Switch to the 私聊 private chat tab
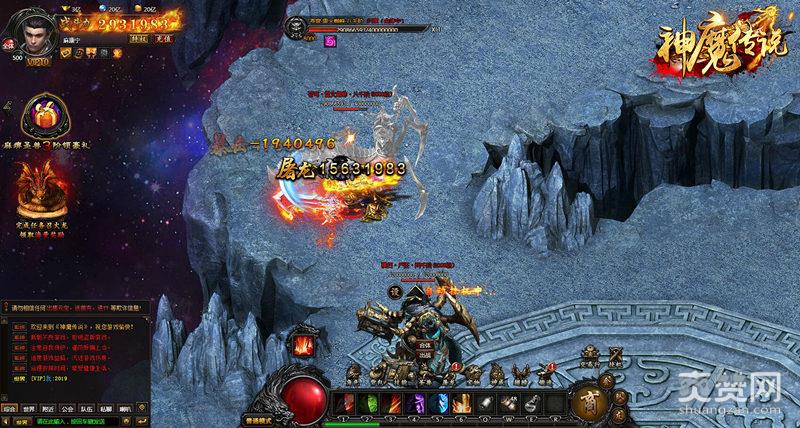 (x=106, y=408)
